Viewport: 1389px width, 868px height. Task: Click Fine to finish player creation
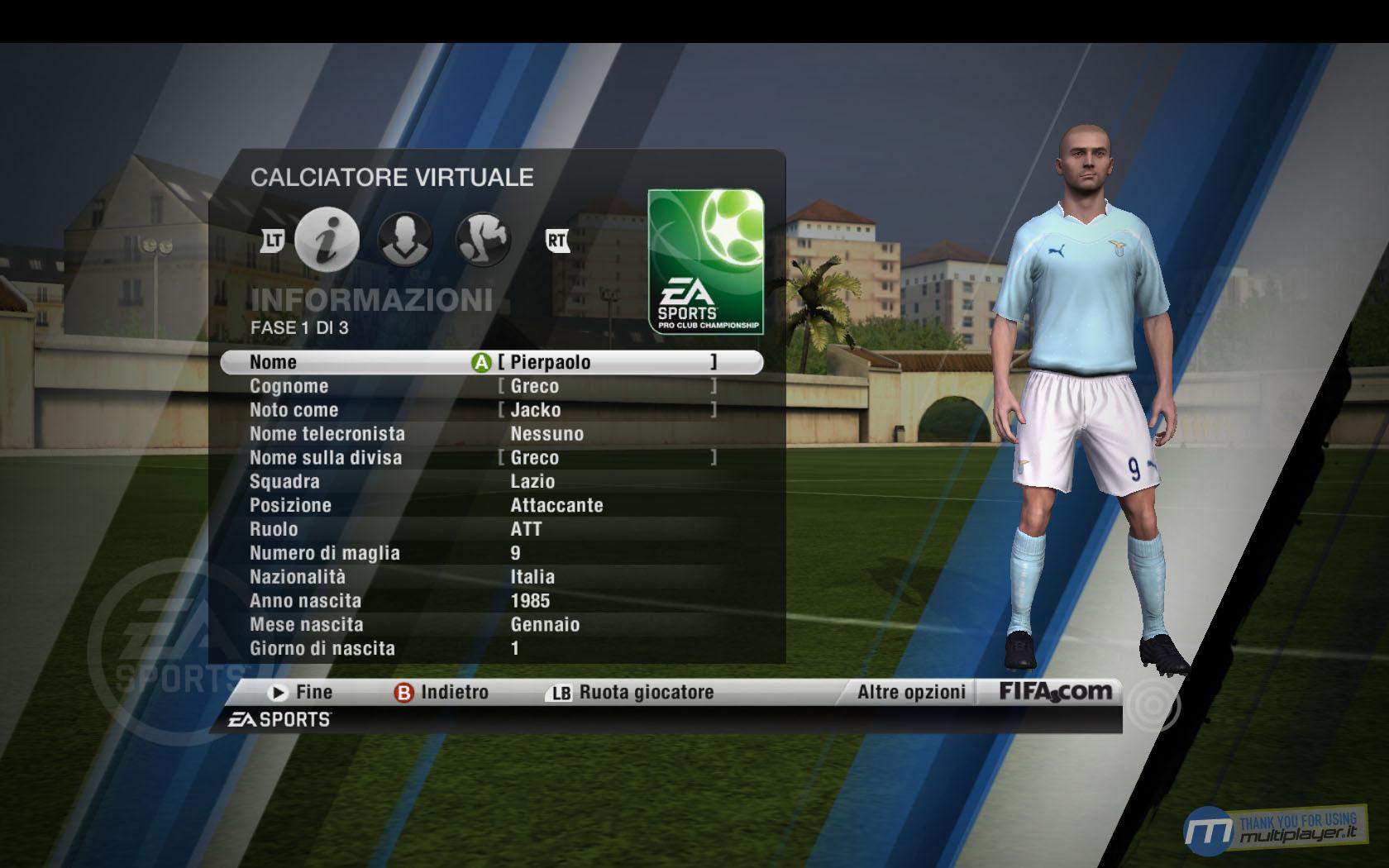click(301, 693)
